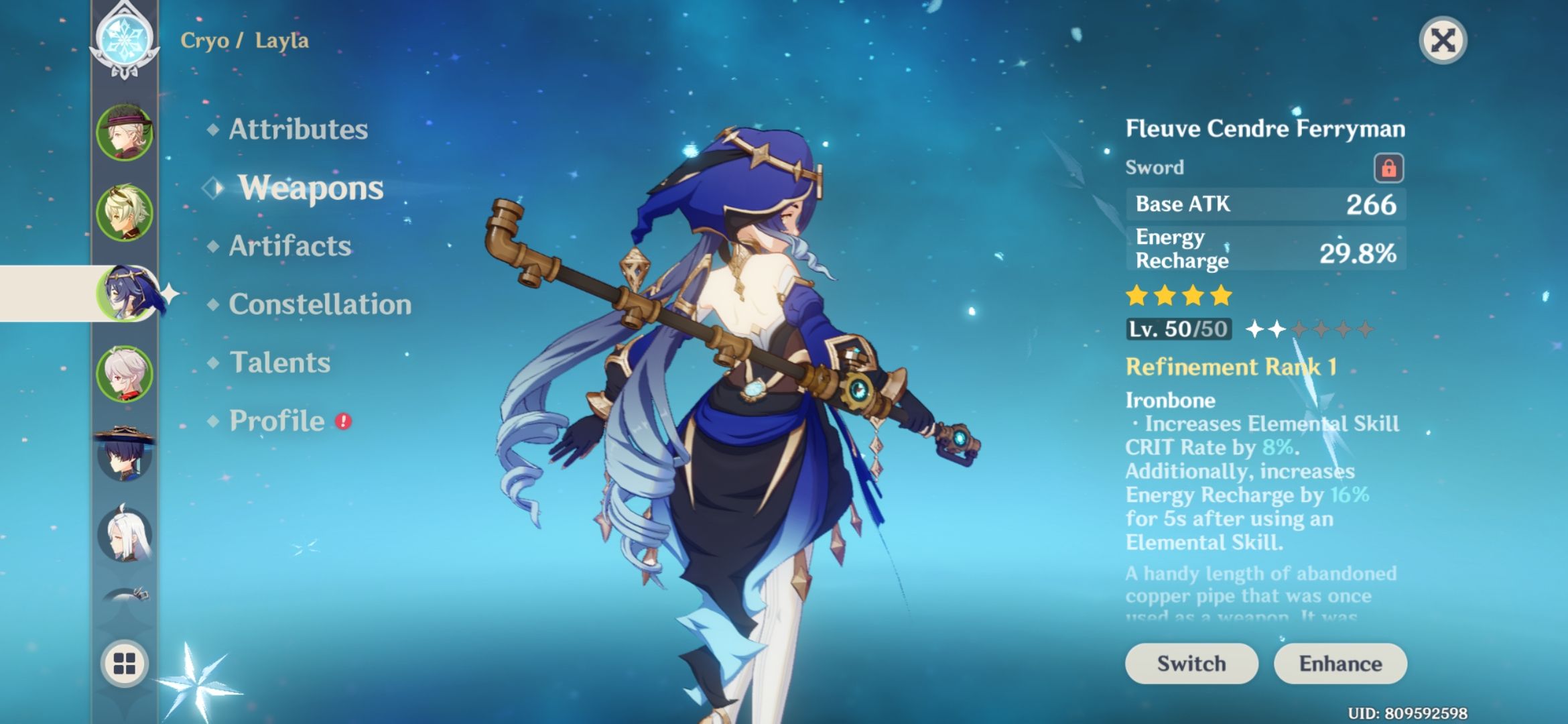This screenshot has height=724, width=1568.
Task: Open the Talents menu entry
Action: [x=279, y=363]
